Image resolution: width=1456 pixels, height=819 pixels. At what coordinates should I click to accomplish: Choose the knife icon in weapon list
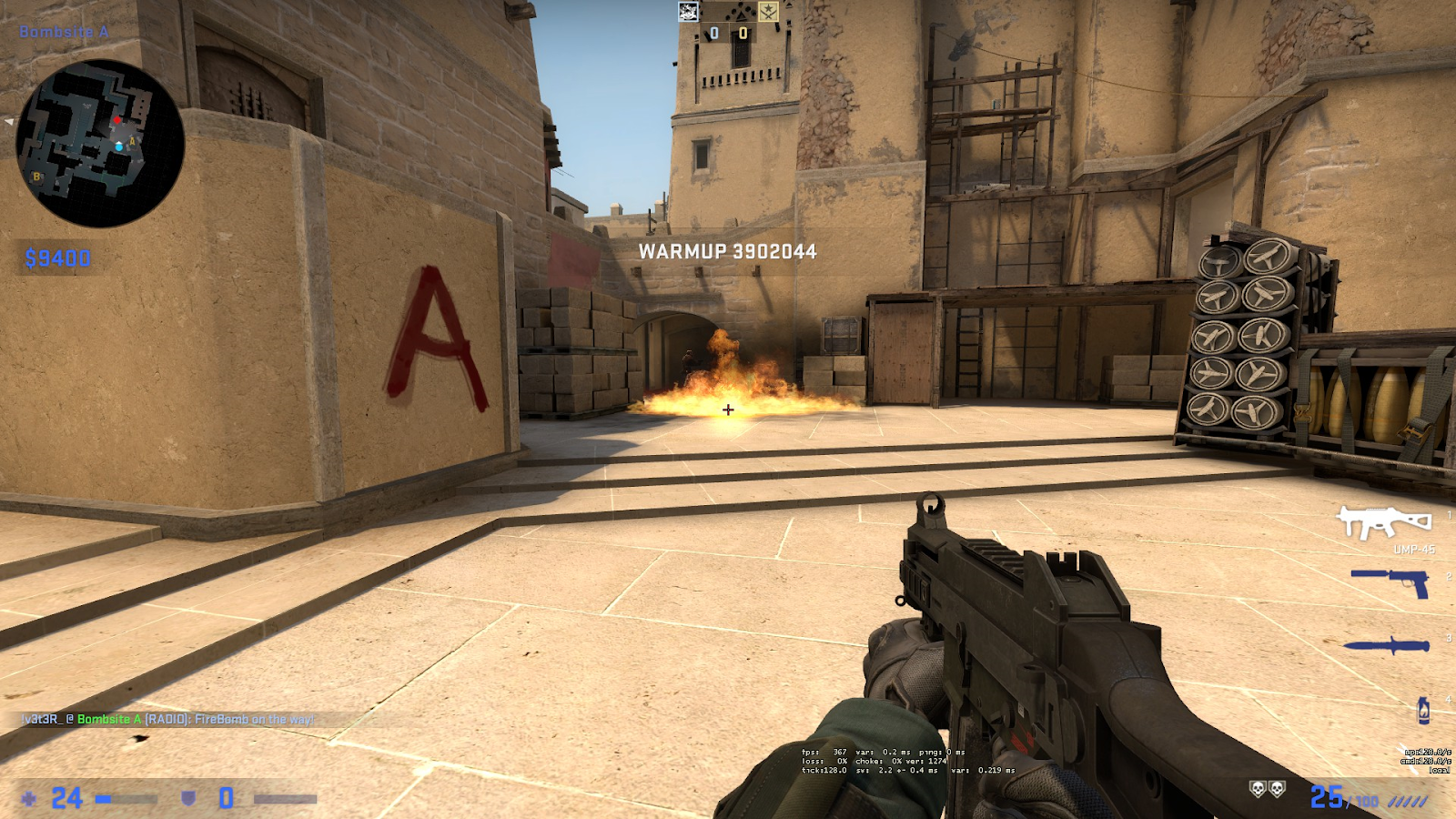[x=1388, y=645]
